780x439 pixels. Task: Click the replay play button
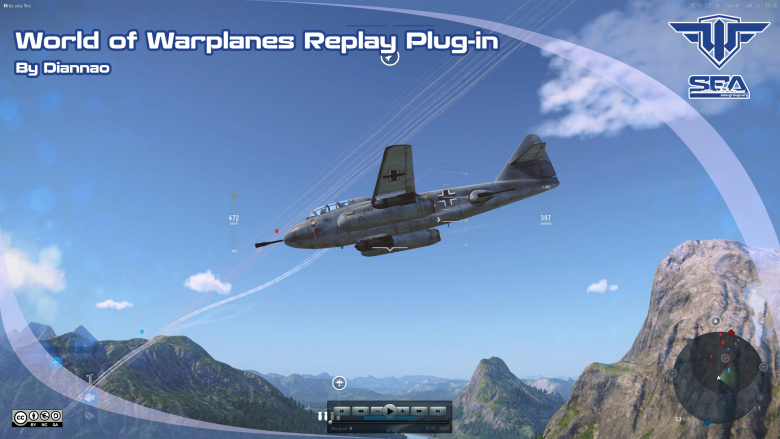(x=390, y=411)
